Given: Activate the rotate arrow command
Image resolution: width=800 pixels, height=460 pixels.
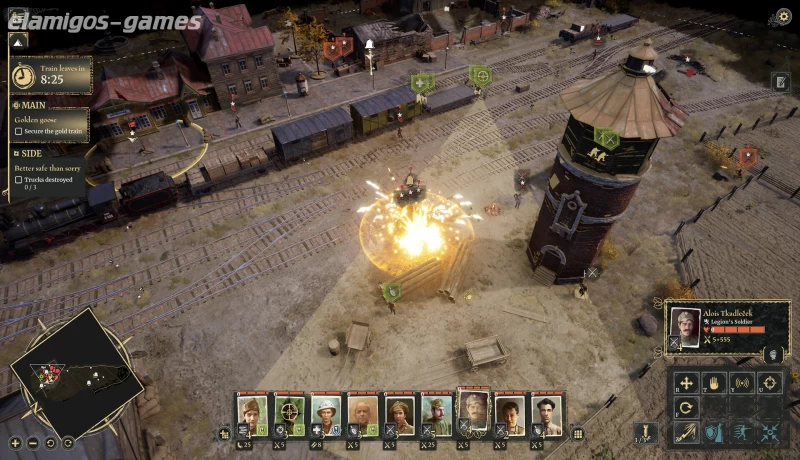Looking at the screenshot, I should [685, 407].
